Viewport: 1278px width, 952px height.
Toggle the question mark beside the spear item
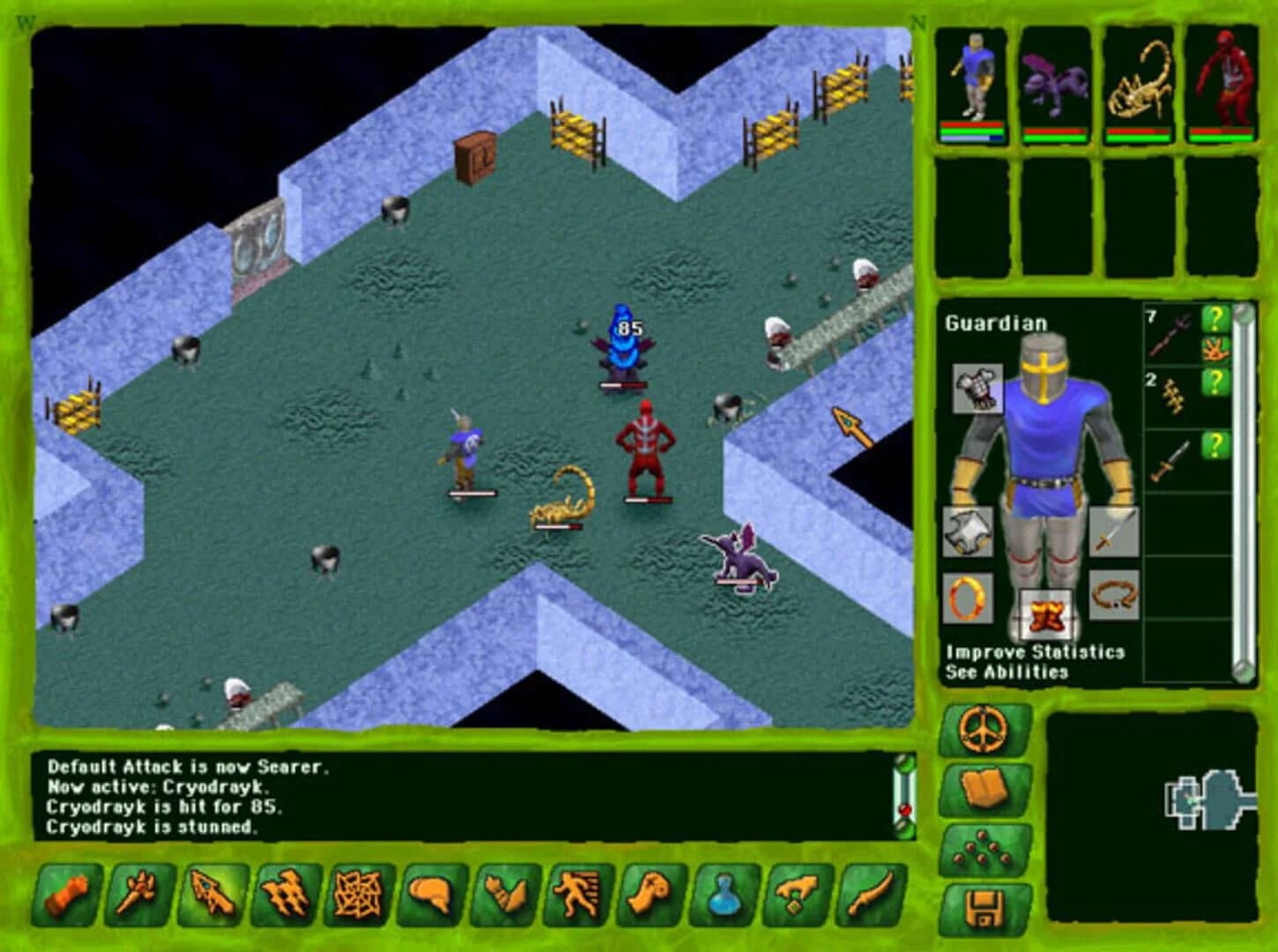(1215, 319)
